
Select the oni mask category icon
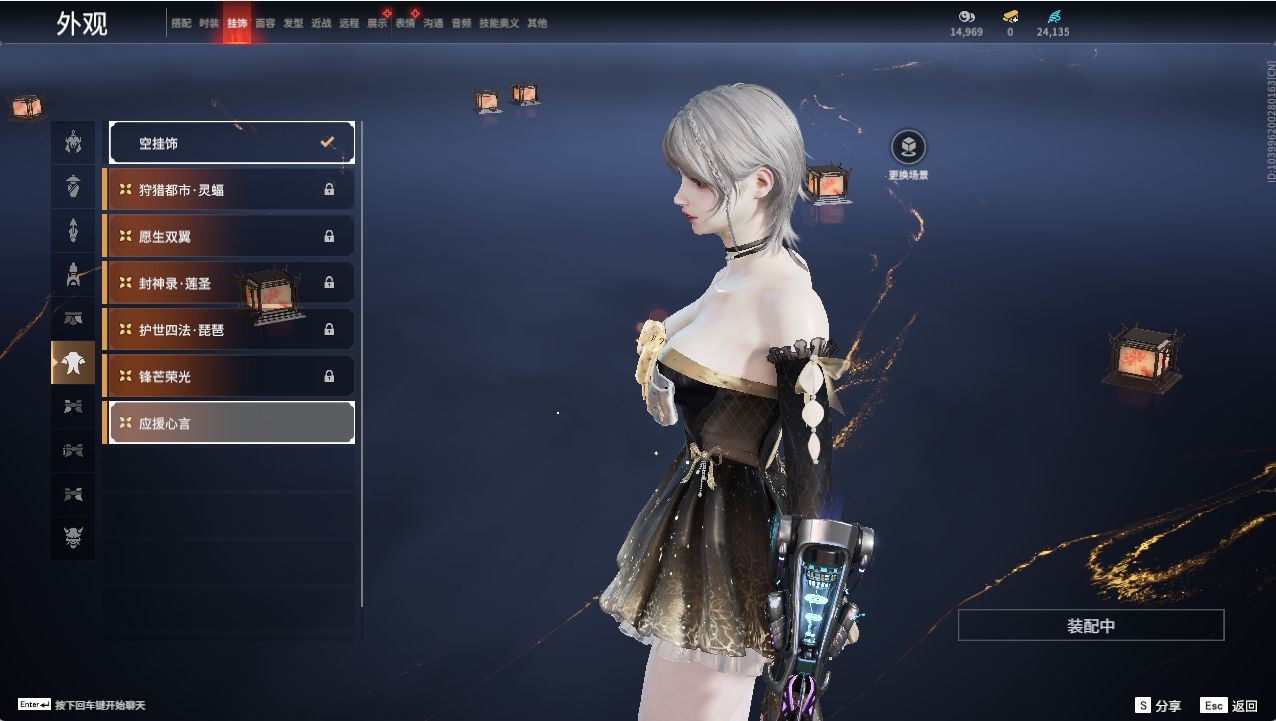tap(73, 538)
